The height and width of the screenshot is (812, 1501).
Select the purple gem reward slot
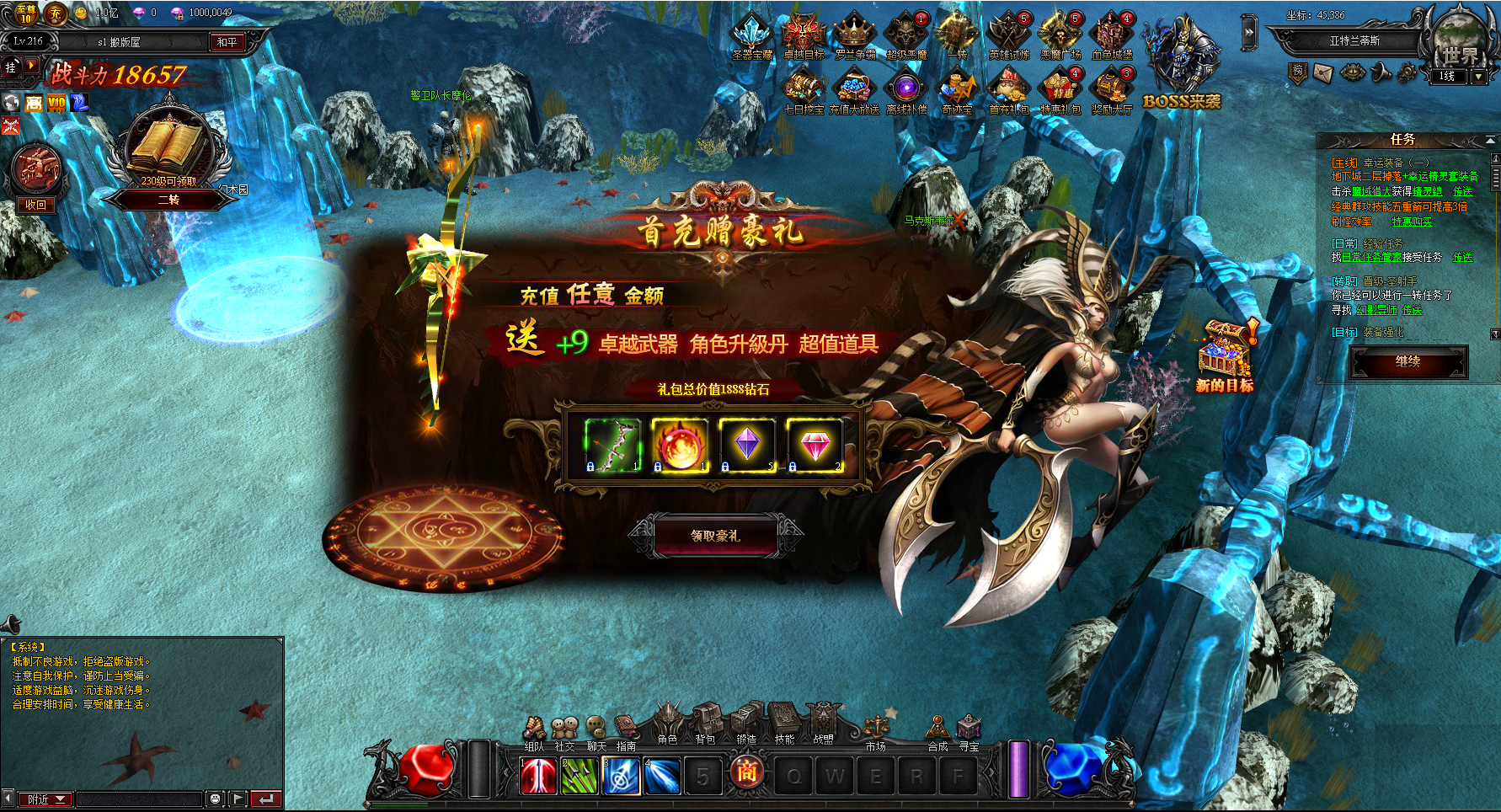747,445
